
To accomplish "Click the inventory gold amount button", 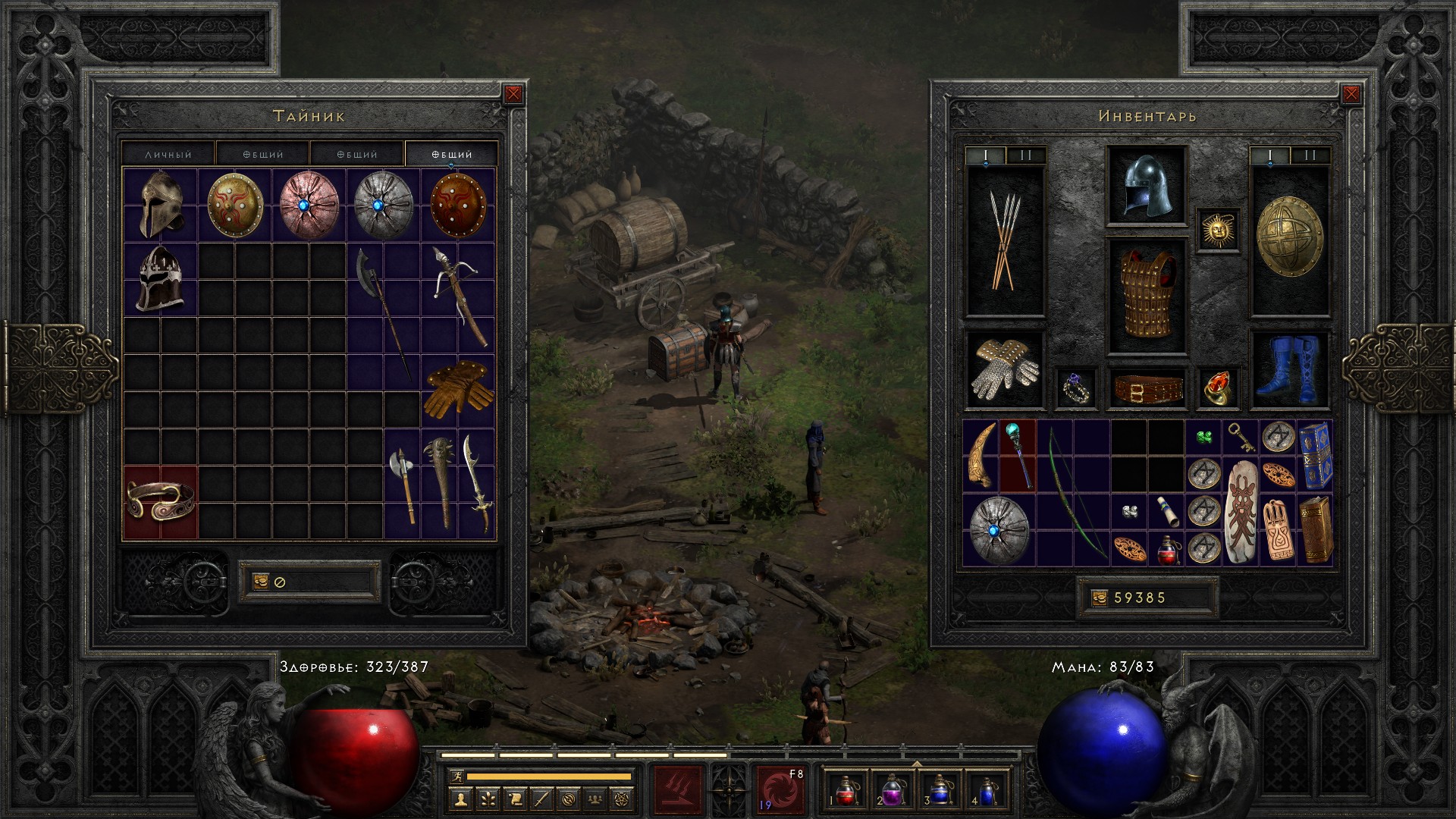I will pyautogui.click(x=1100, y=598).
